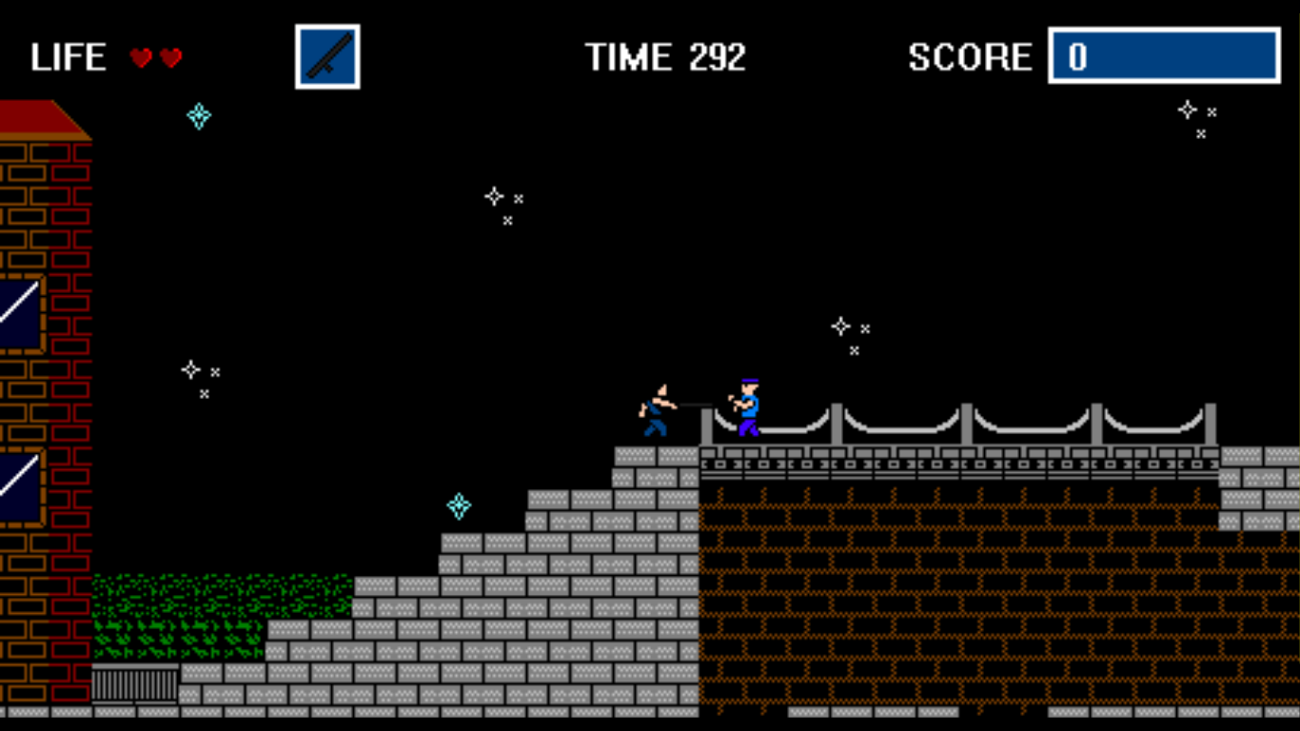Click the white star near the left building
This screenshot has width=1300, height=731.
click(191, 369)
